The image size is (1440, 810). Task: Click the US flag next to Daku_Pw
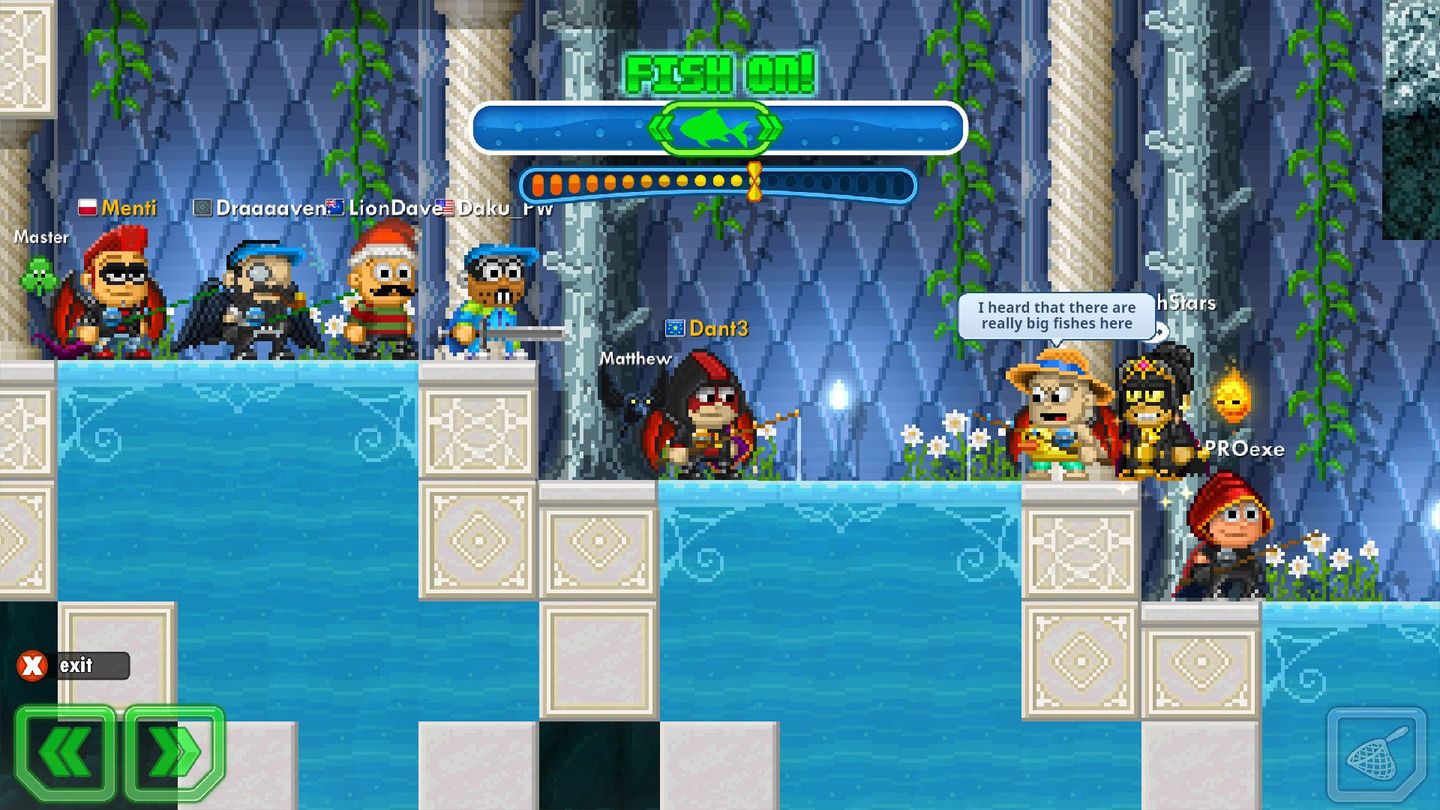444,209
